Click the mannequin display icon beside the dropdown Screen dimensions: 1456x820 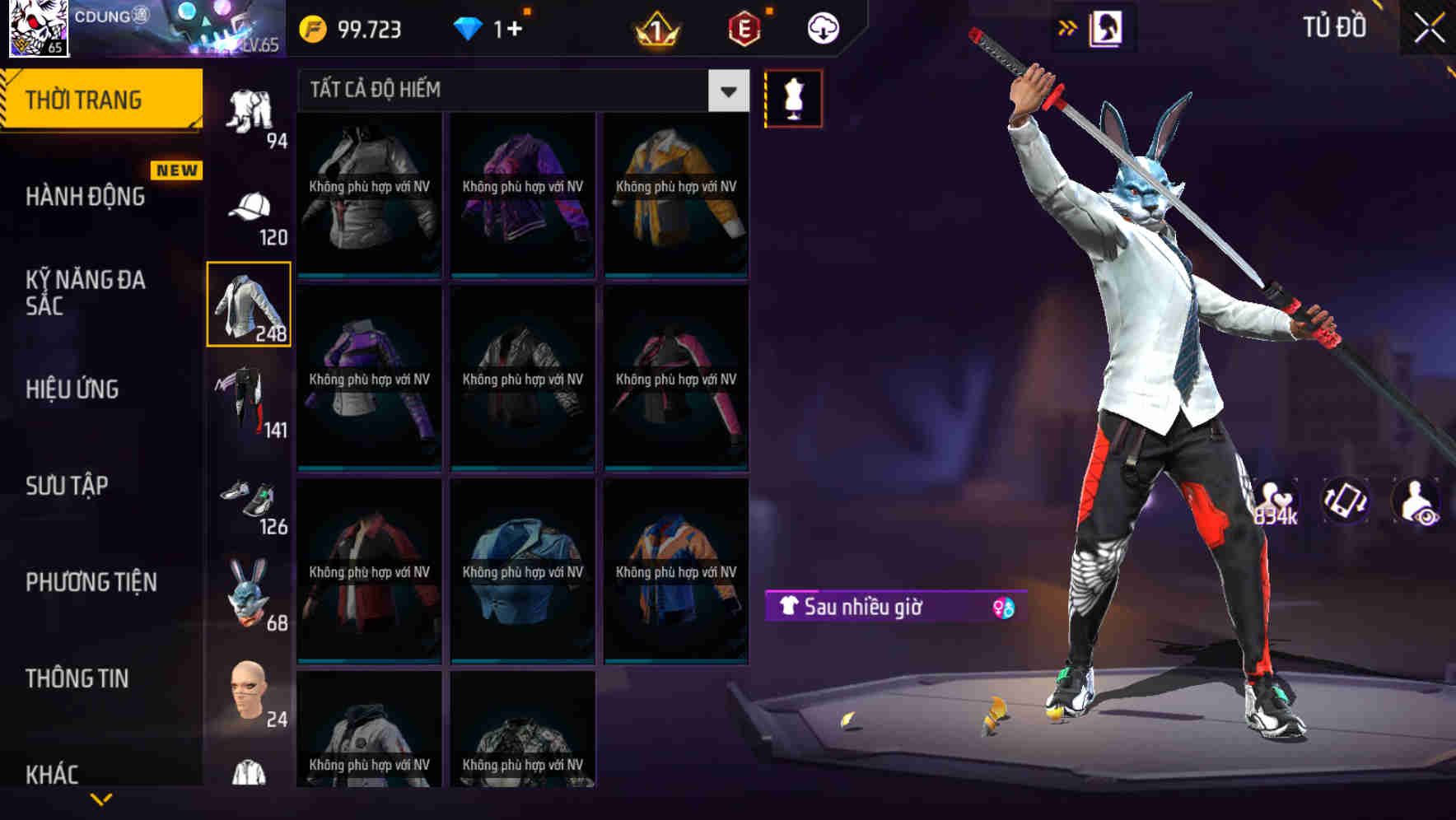pyautogui.click(x=793, y=97)
